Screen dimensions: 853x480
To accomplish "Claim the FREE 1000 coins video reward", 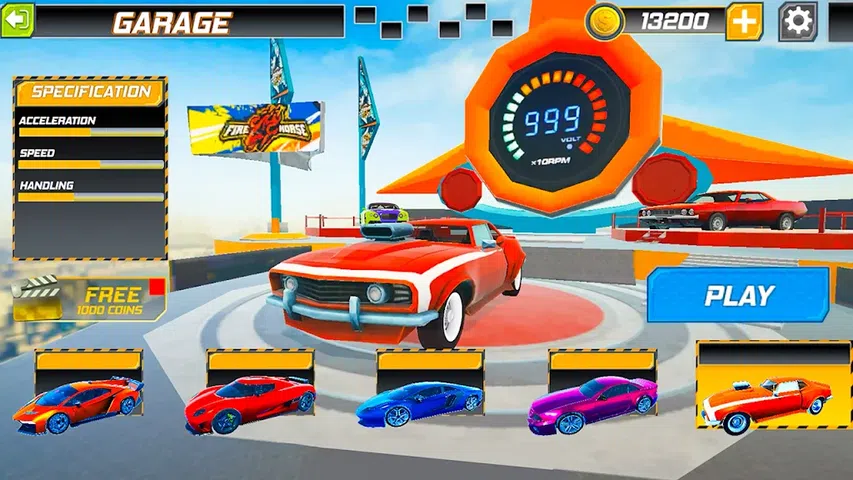I will tap(89, 300).
